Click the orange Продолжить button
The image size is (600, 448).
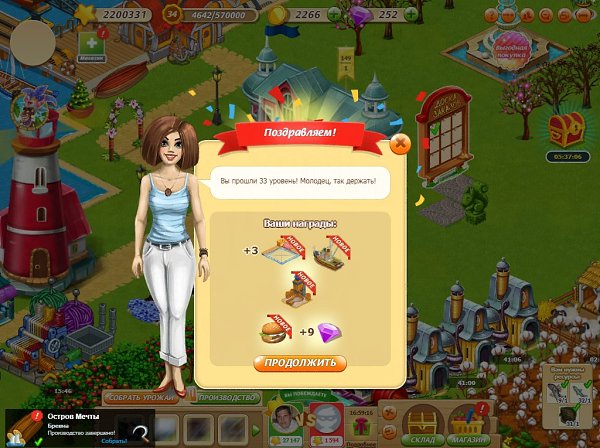300,363
